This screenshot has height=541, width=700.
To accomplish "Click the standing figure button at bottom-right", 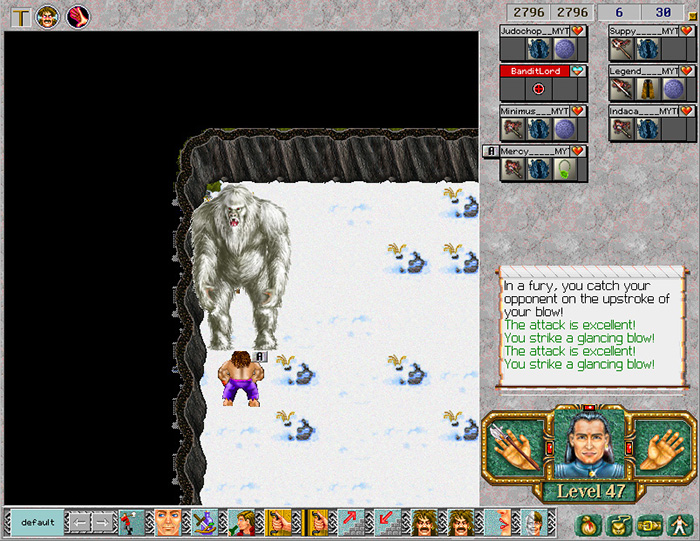I will point(679,523).
